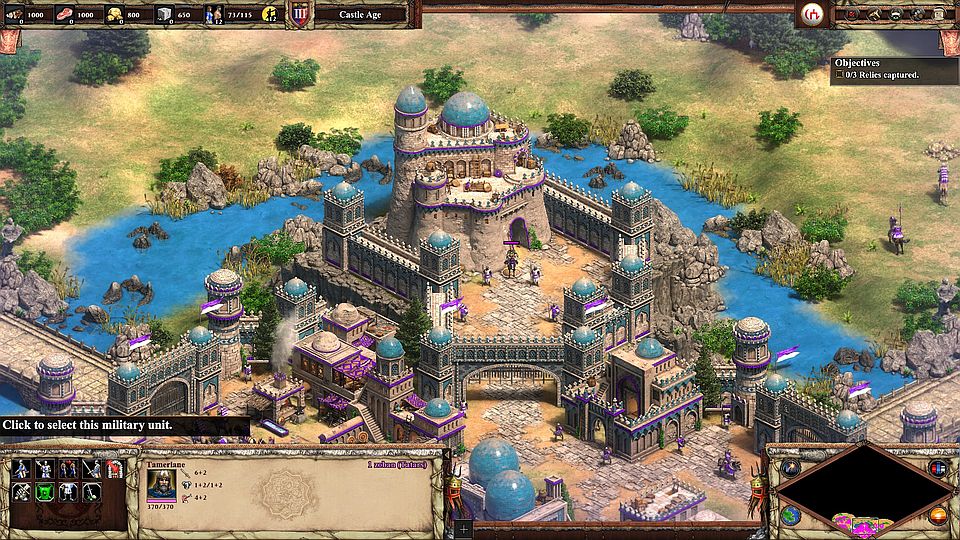
Task: Select the green highlighted stance command icon
Action: pos(44,491)
